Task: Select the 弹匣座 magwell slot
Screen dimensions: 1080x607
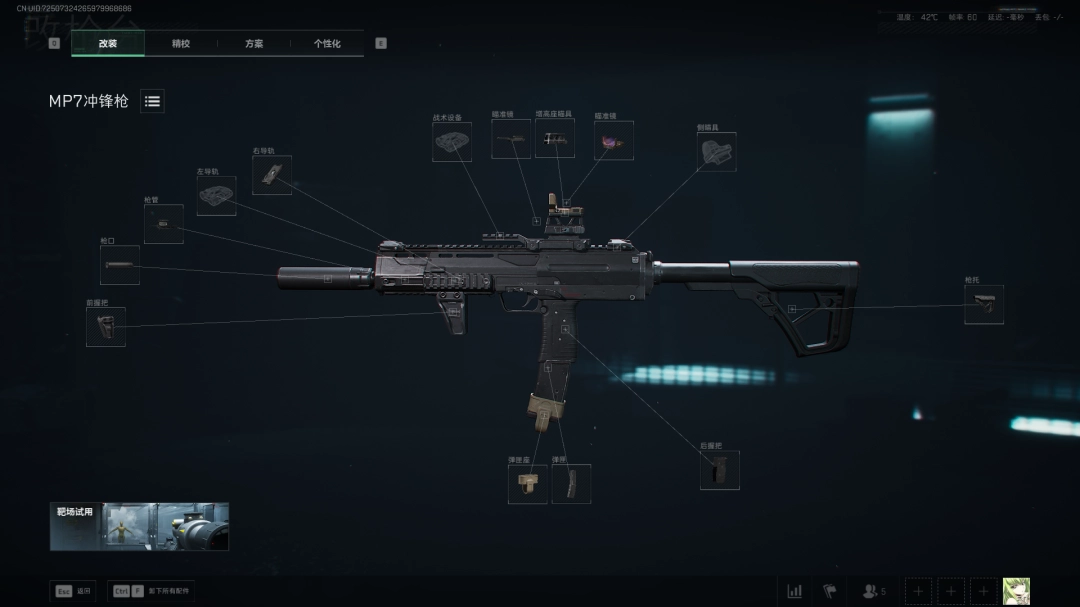Action: 527,484
